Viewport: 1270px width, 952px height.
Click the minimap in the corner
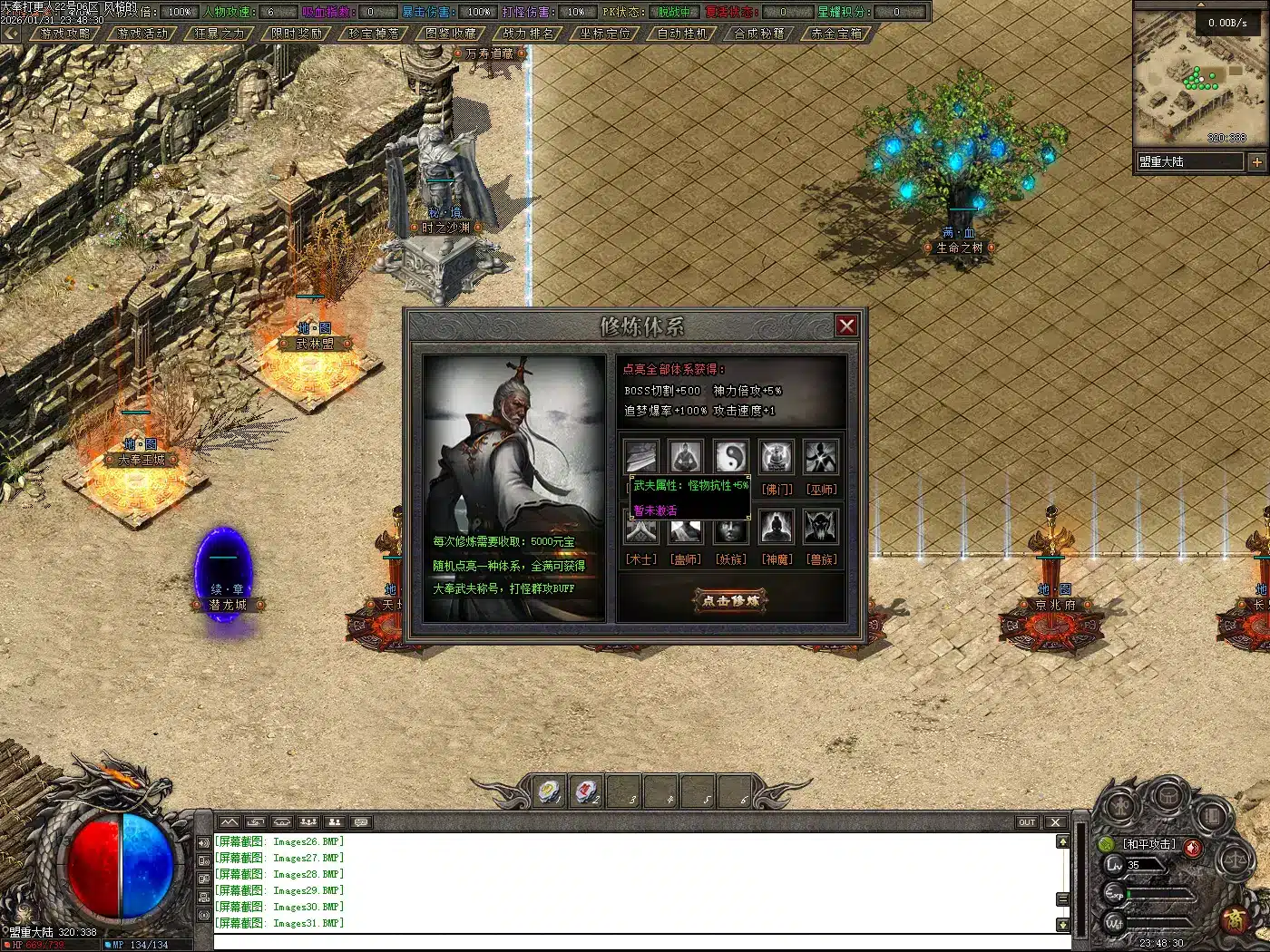1196,77
